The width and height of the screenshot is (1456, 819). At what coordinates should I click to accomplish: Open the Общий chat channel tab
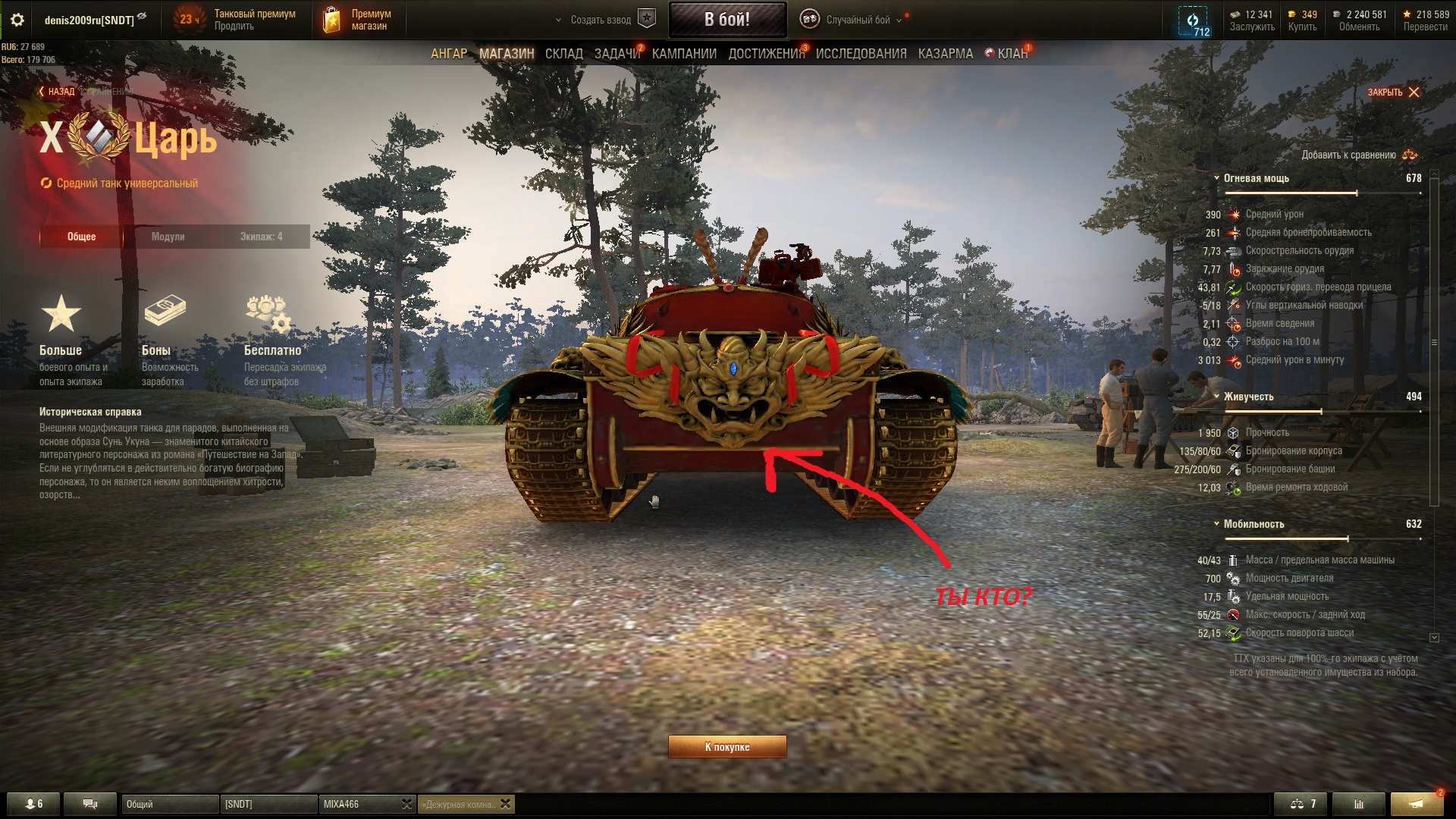pos(167,804)
